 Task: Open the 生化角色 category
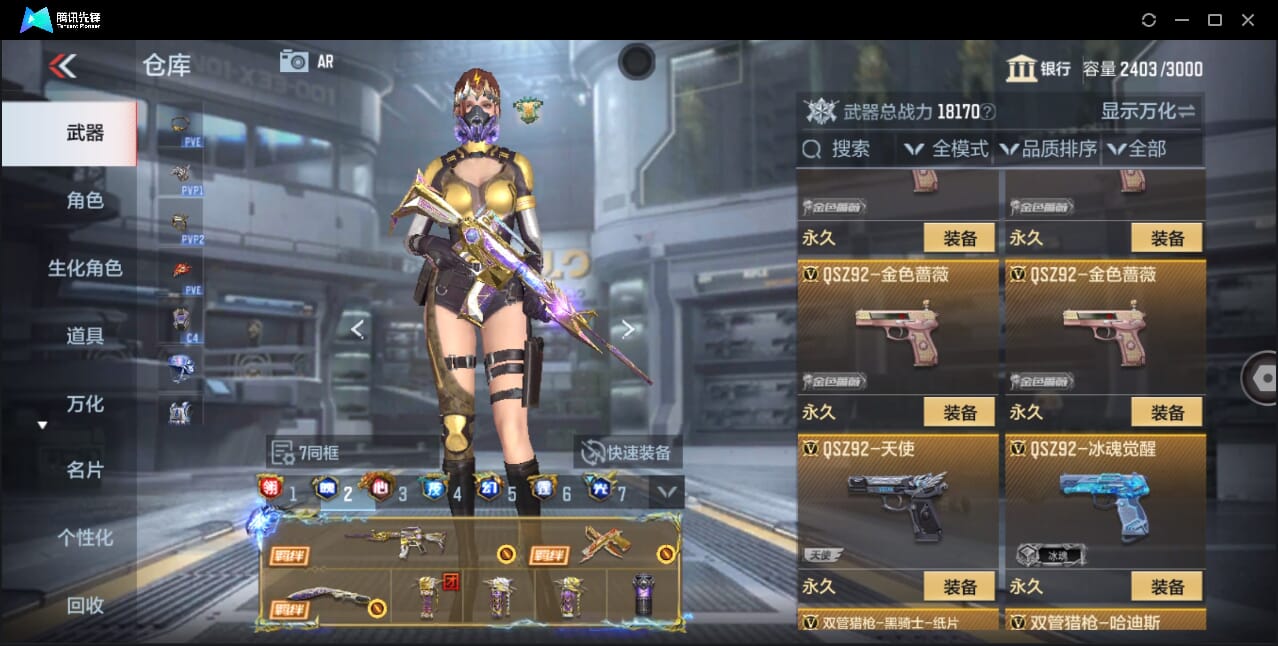tap(84, 268)
